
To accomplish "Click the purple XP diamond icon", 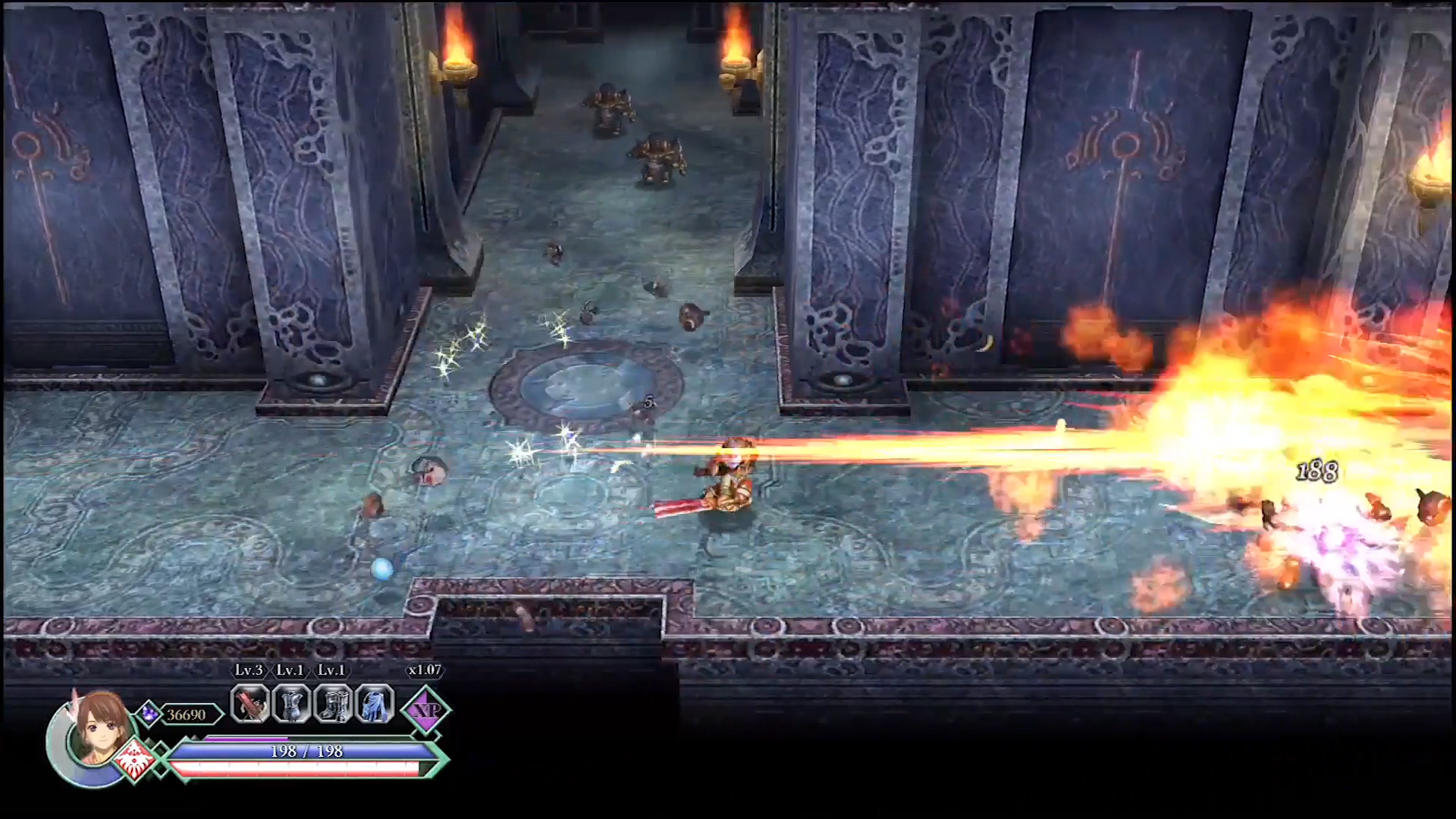I will coord(425,710).
